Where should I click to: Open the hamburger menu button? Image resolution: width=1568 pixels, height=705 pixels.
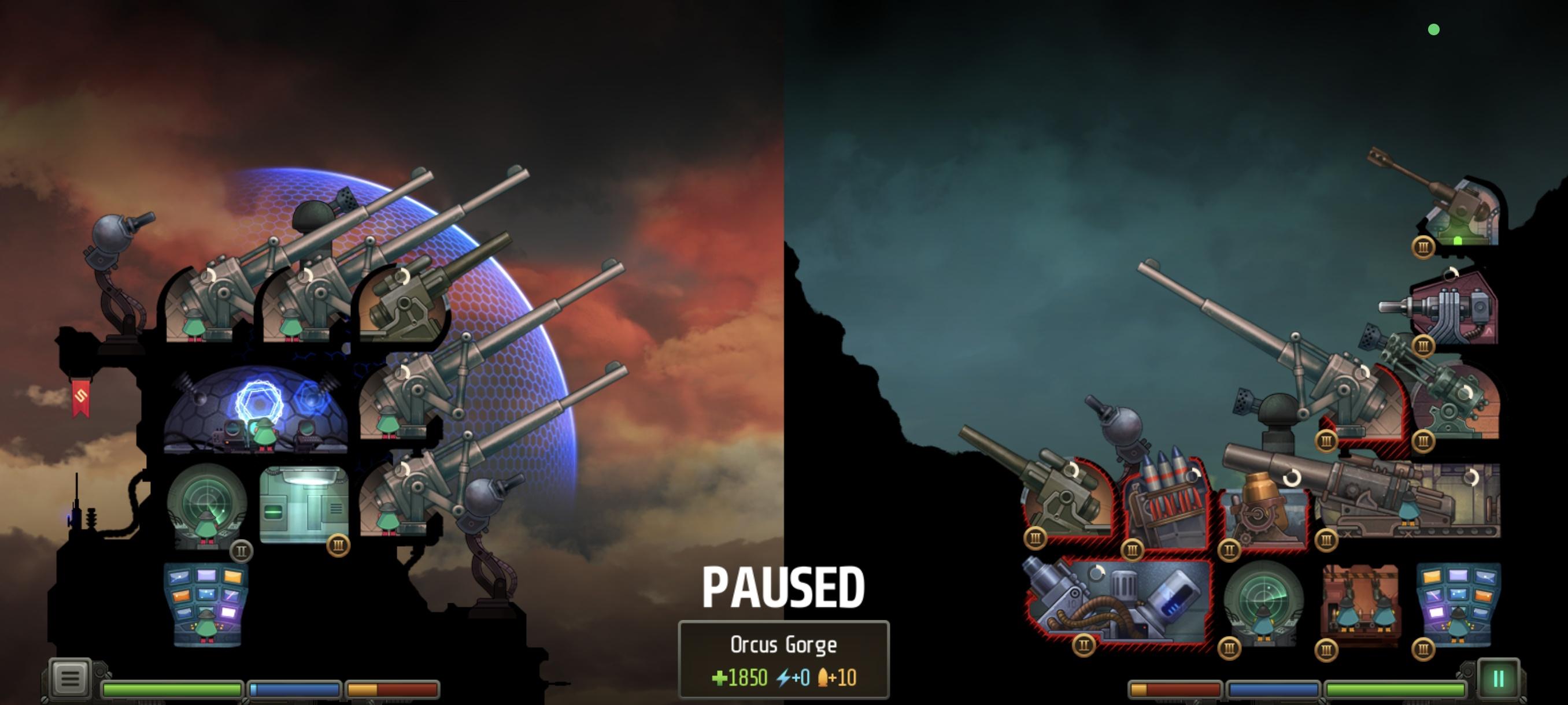(x=70, y=678)
